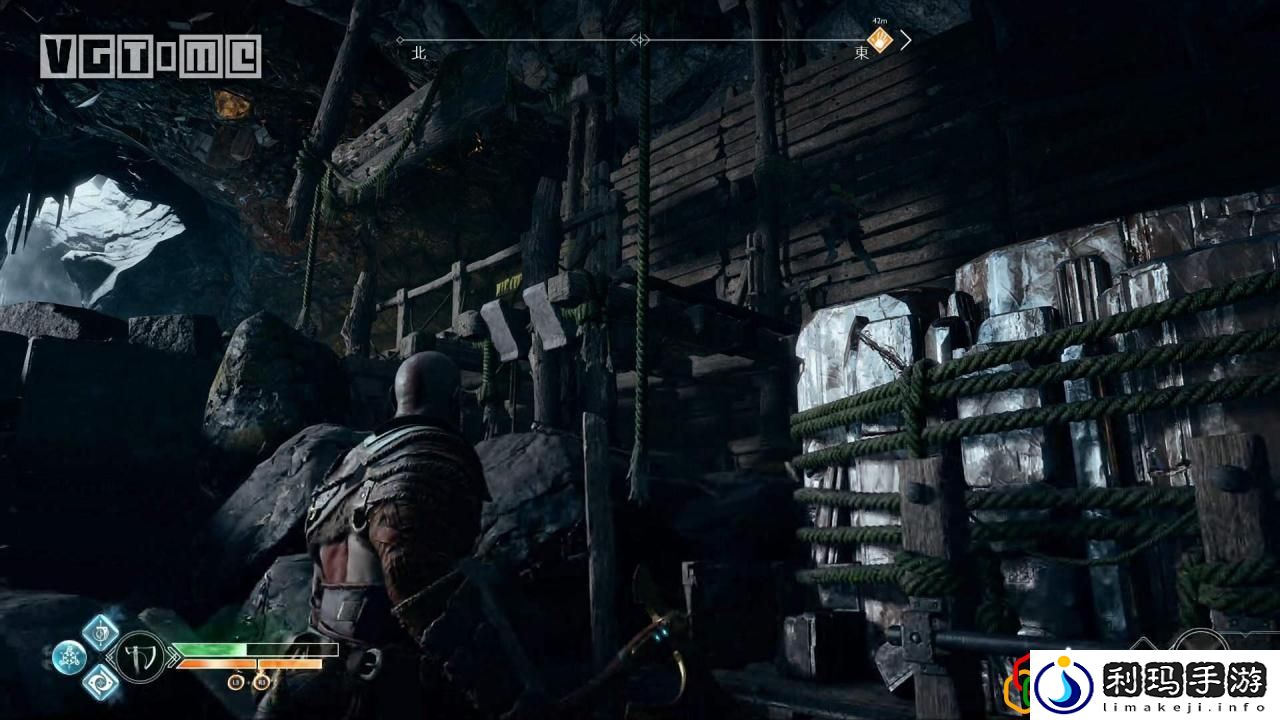Activate the swirl-shaped diamond runic icon
This screenshot has width=1280, height=720.
[100, 682]
